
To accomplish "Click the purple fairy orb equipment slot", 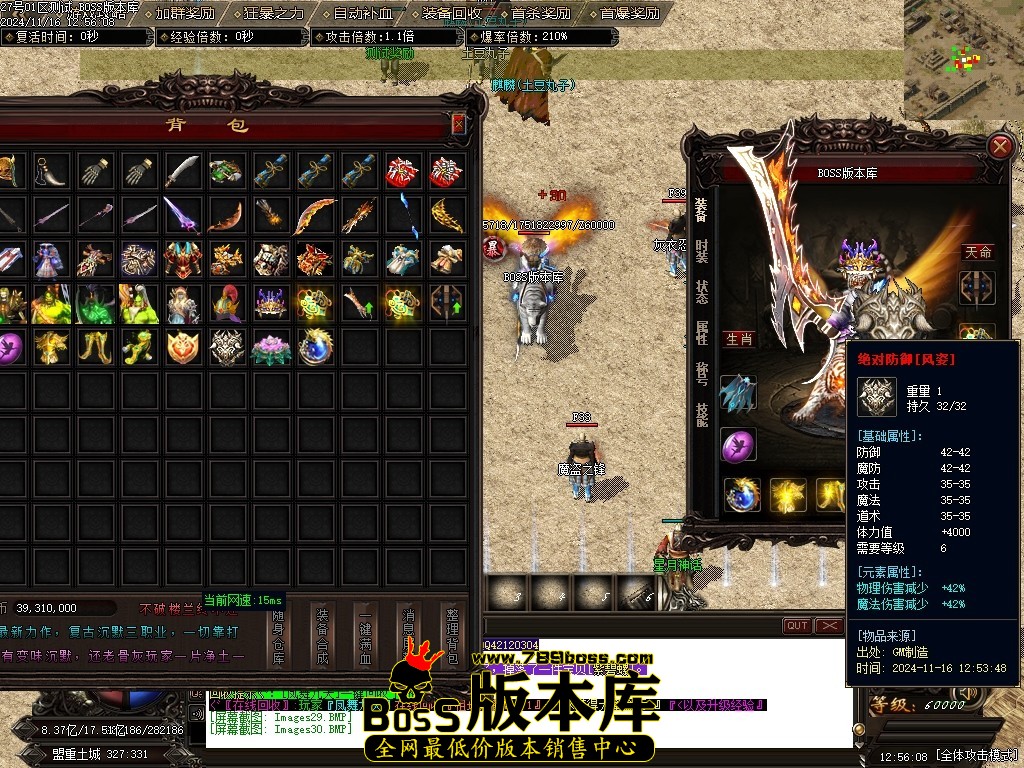I will point(739,444).
